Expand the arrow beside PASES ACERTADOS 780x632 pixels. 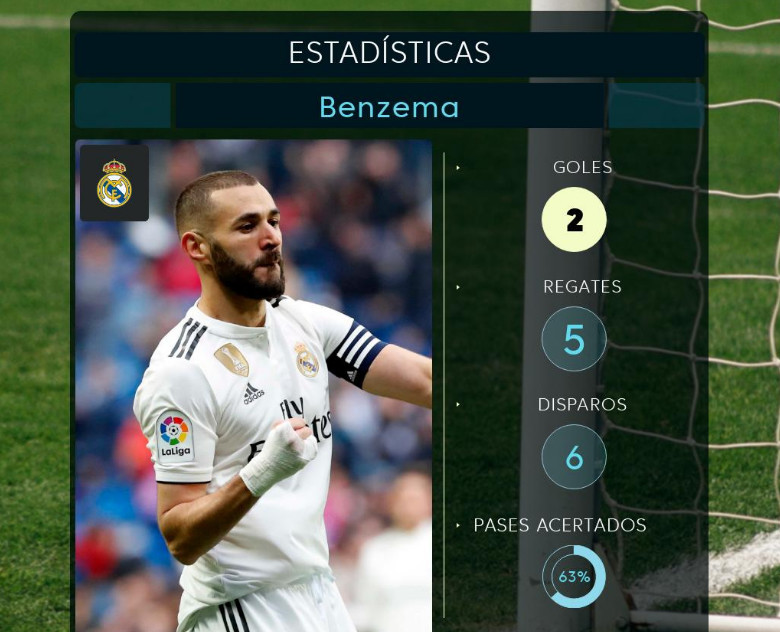(x=459, y=524)
